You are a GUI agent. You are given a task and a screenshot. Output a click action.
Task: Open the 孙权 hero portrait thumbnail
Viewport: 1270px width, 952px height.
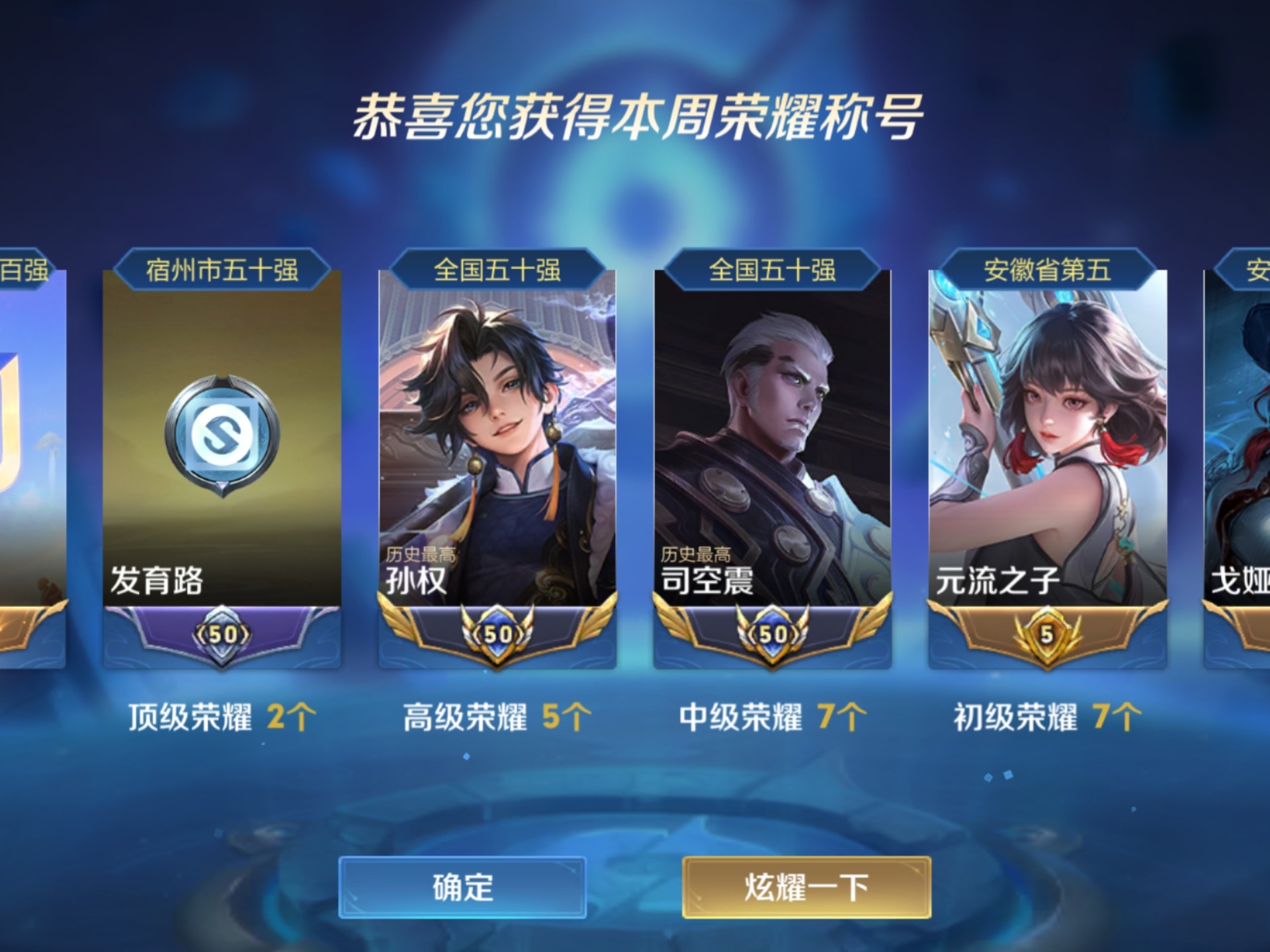tap(499, 430)
